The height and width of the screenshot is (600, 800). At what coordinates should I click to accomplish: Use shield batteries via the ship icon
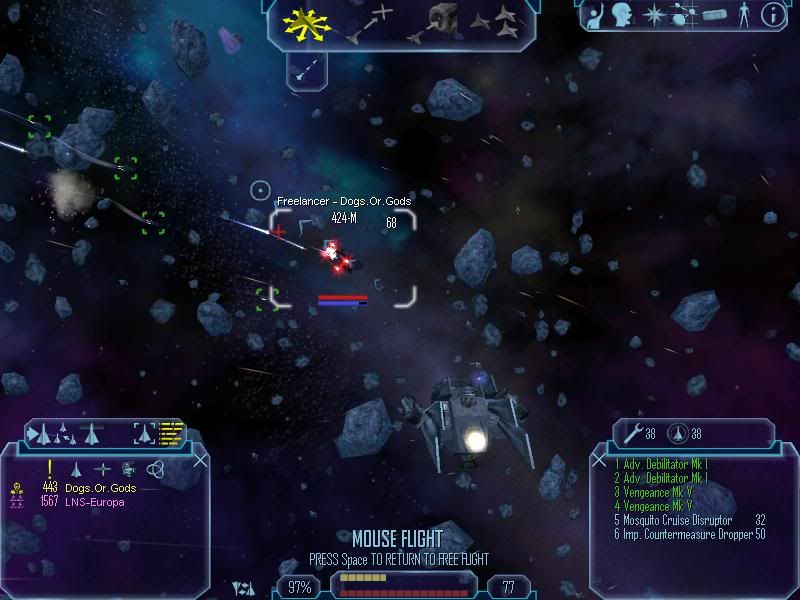pos(679,433)
